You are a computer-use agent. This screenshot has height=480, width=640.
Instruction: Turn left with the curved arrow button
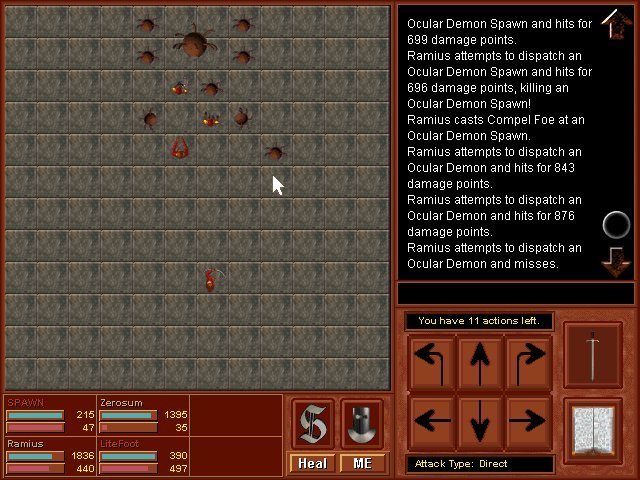[431, 362]
